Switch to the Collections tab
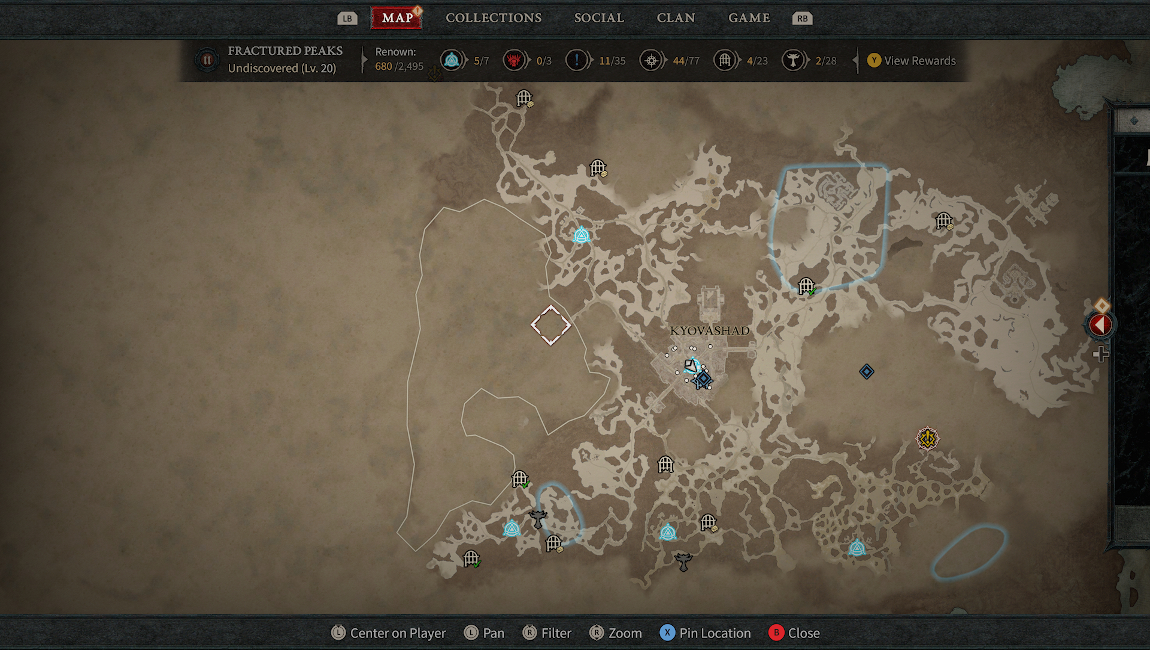 (493, 18)
